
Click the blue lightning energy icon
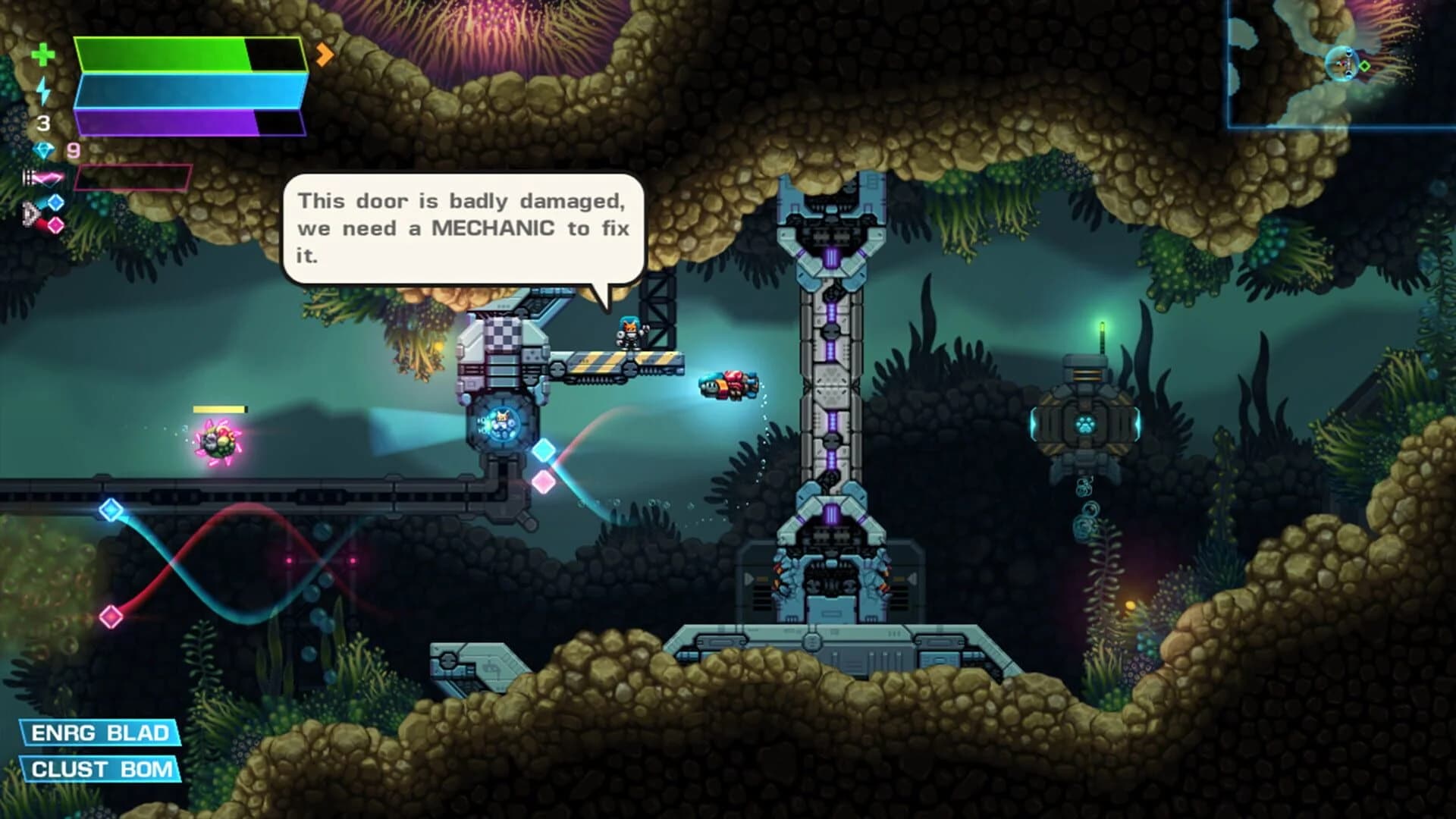click(x=43, y=89)
